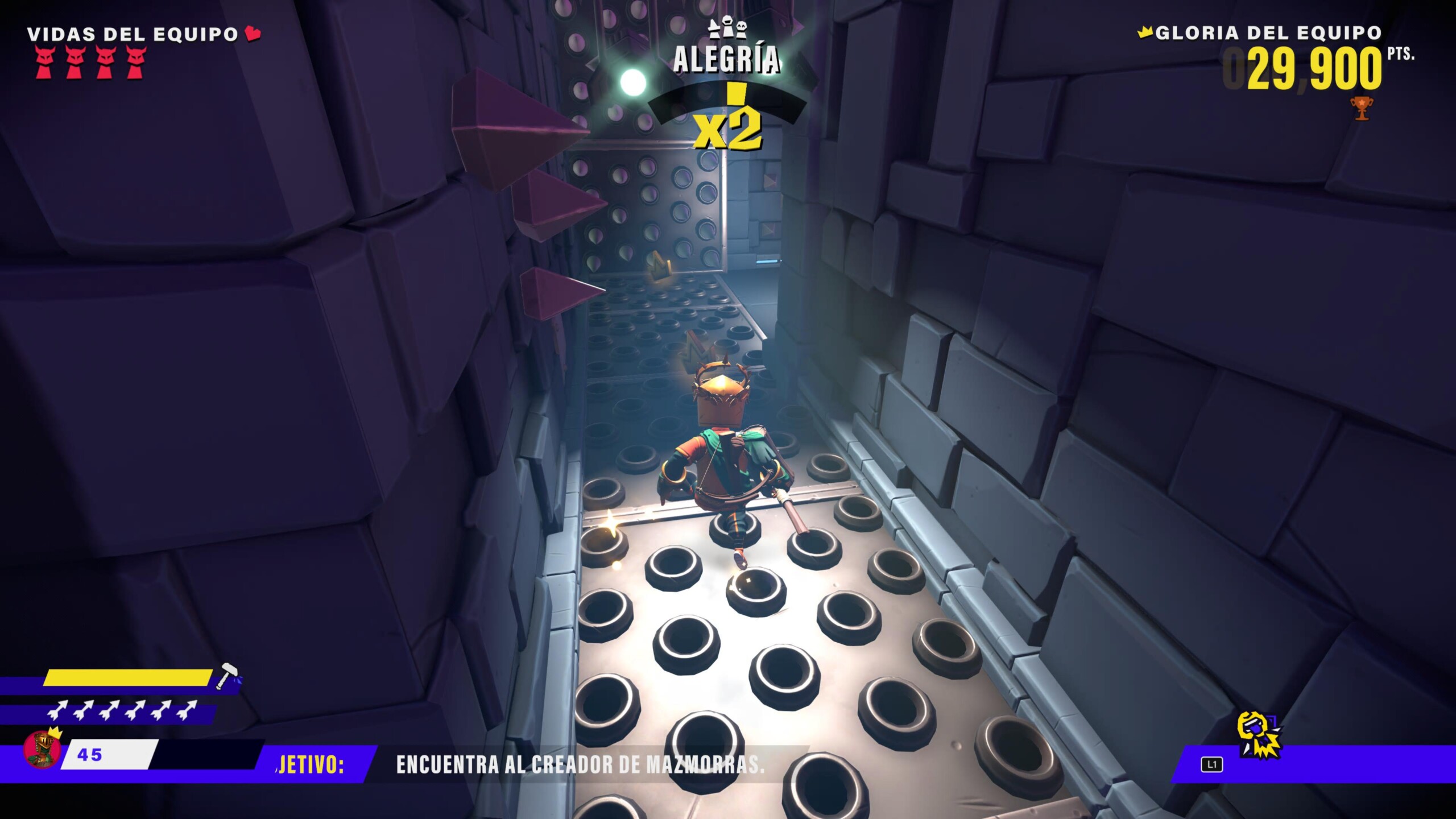Click the bronze trophy icon under the score
Screen dimensions: 1456x819
(x=1361, y=107)
